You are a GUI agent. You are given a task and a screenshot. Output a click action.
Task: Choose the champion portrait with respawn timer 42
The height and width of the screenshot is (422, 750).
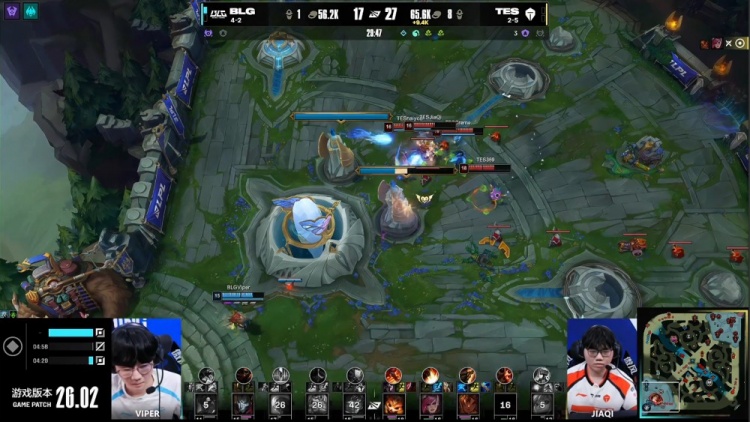click(355, 403)
